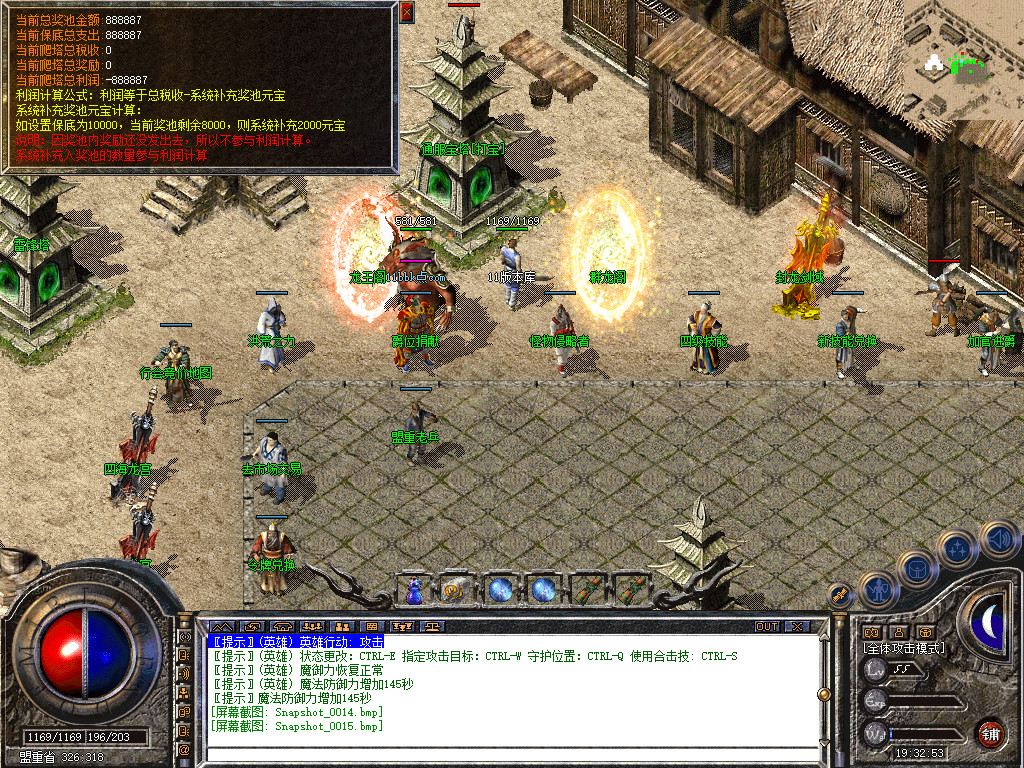This screenshot has height=768, width=1024.
Task: Open the skills four-star round button
Action: (957, 549)
